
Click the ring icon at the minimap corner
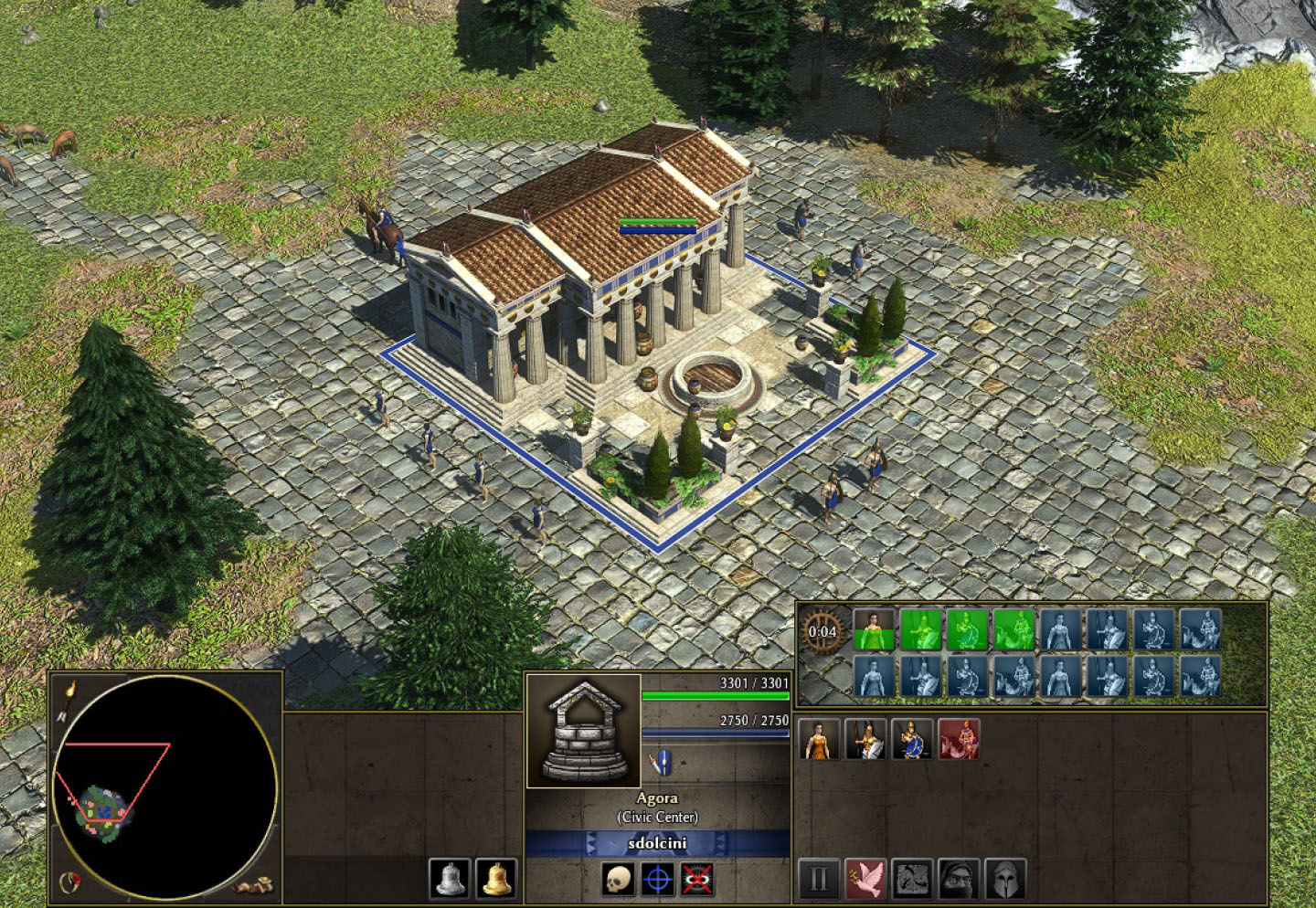coord(69,882)
